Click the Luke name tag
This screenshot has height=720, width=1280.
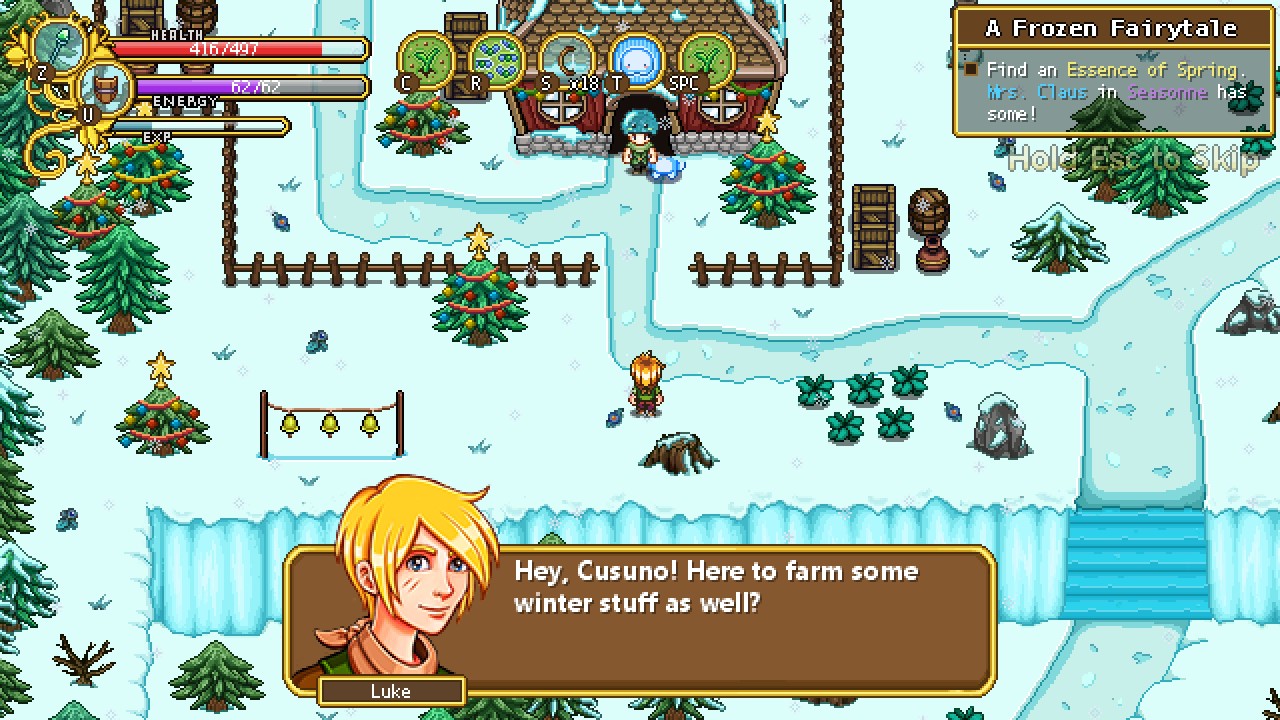click(x=391, y=691)
